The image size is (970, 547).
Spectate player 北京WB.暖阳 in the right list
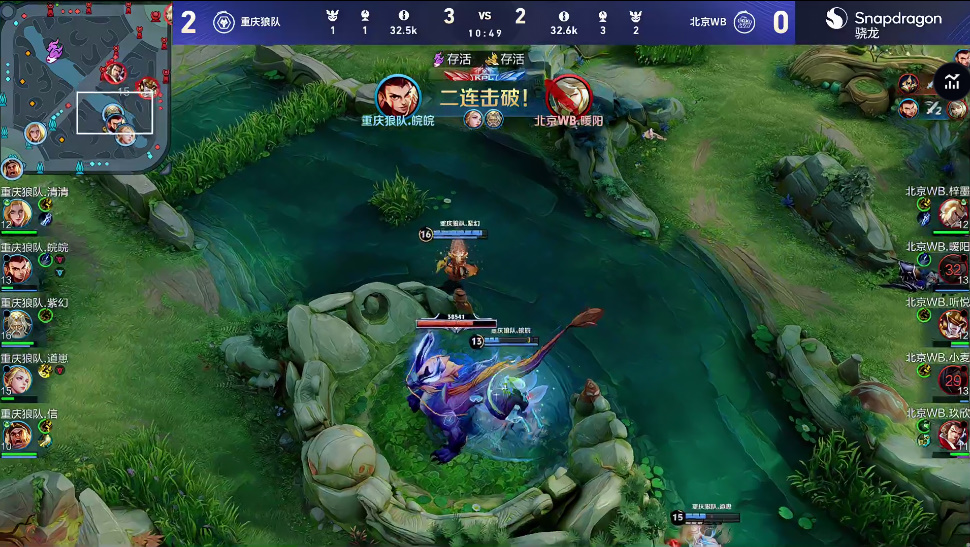point(951,268)
